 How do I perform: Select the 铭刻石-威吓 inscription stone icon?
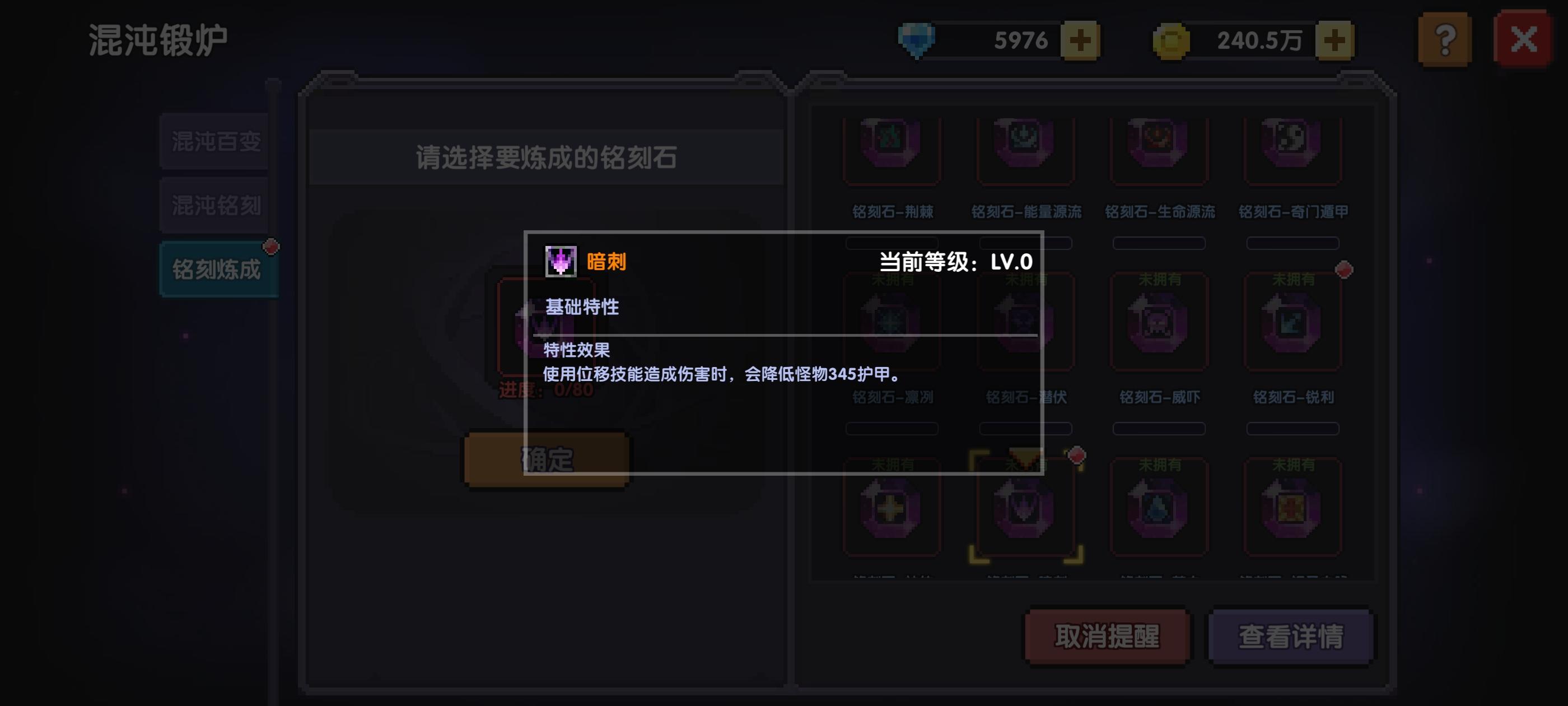pyautogui.click(x=1158, y=321)
